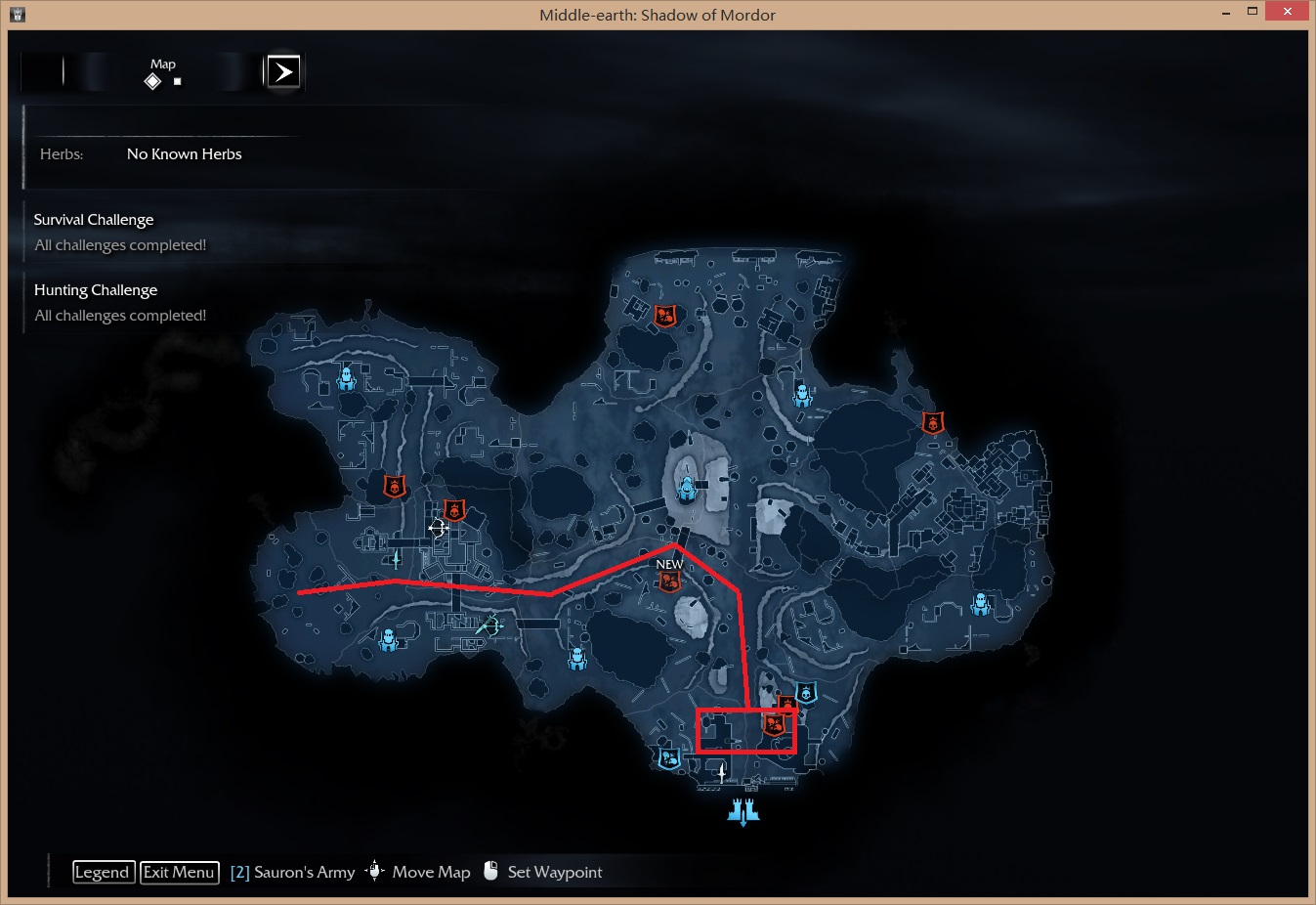Select the red marker labeled NEW

tap(669, 582)
